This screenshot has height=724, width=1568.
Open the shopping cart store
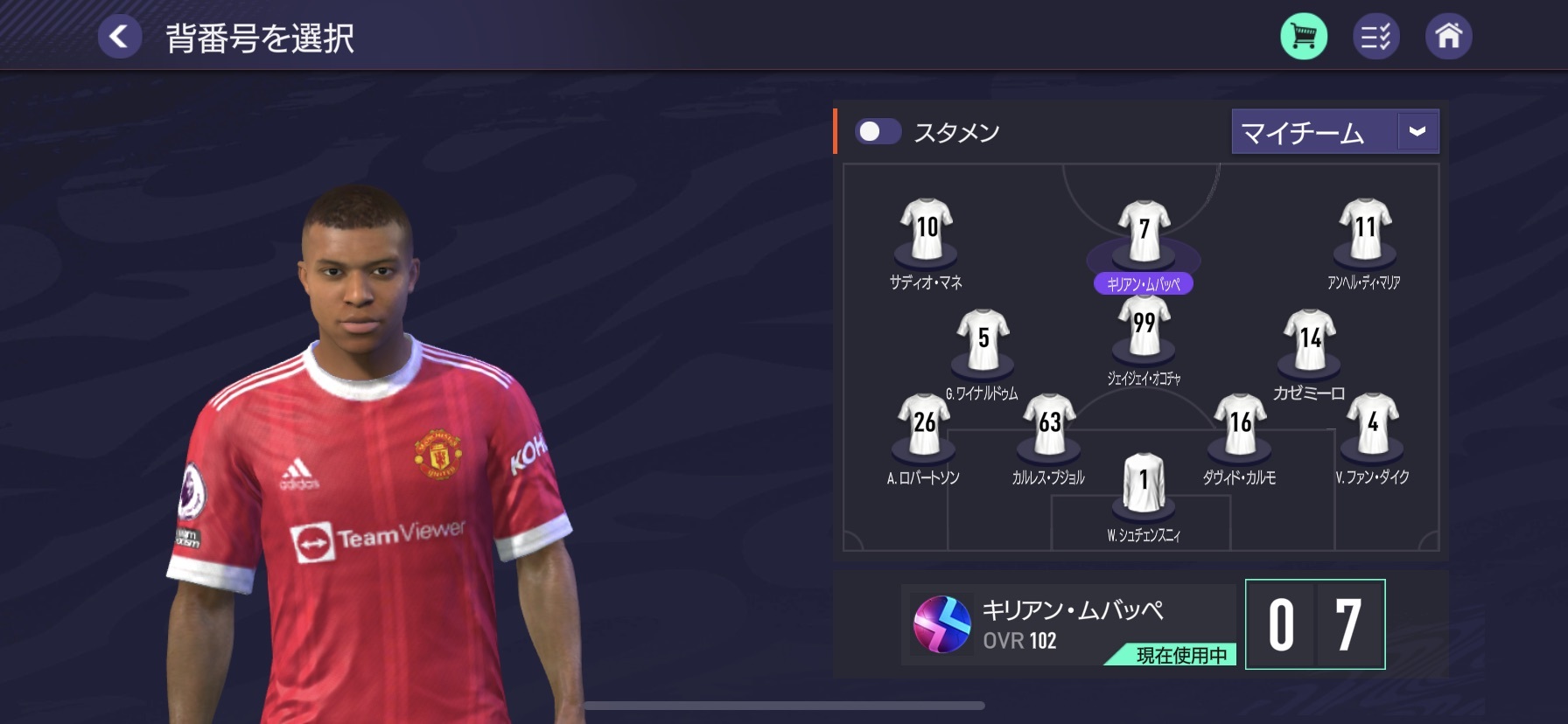1304,37
